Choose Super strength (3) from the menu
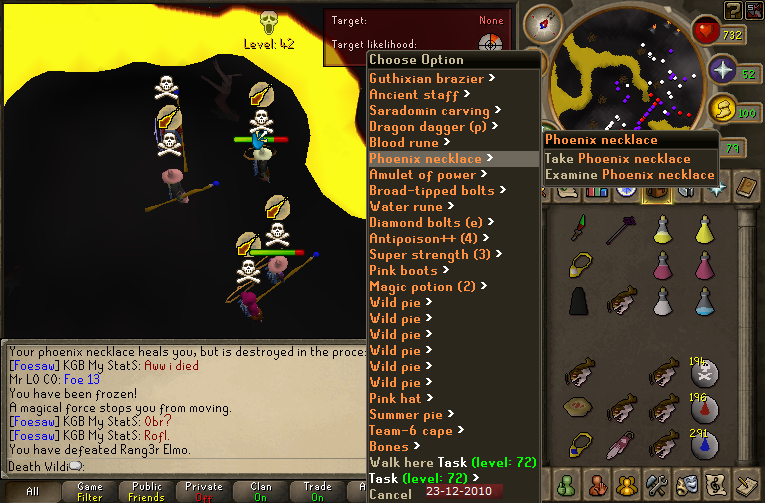The width and height of the screenshot is (765, 503). pos(429,255)
